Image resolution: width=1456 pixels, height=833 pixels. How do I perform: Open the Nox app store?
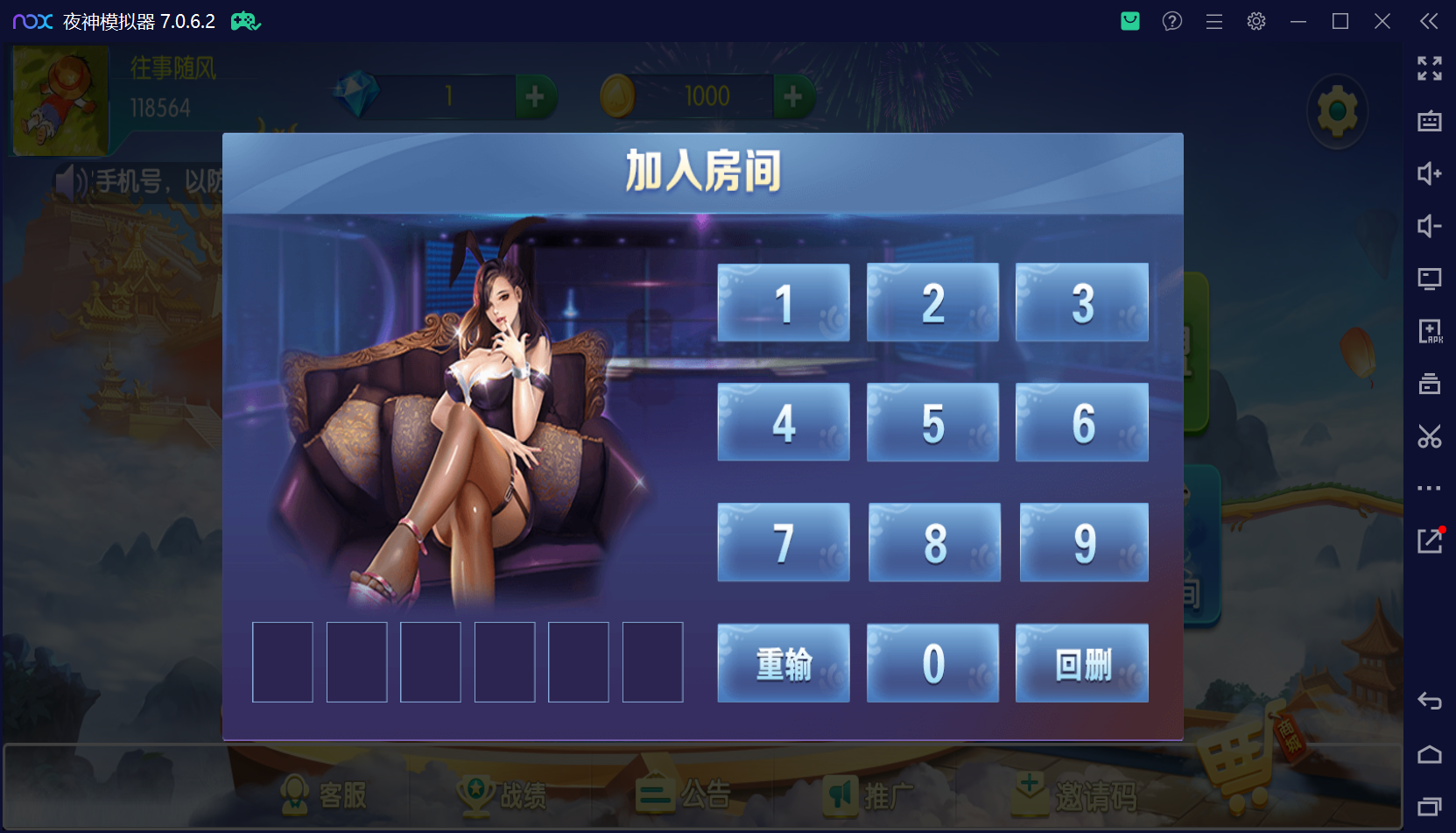click(x=1129, y=21)
